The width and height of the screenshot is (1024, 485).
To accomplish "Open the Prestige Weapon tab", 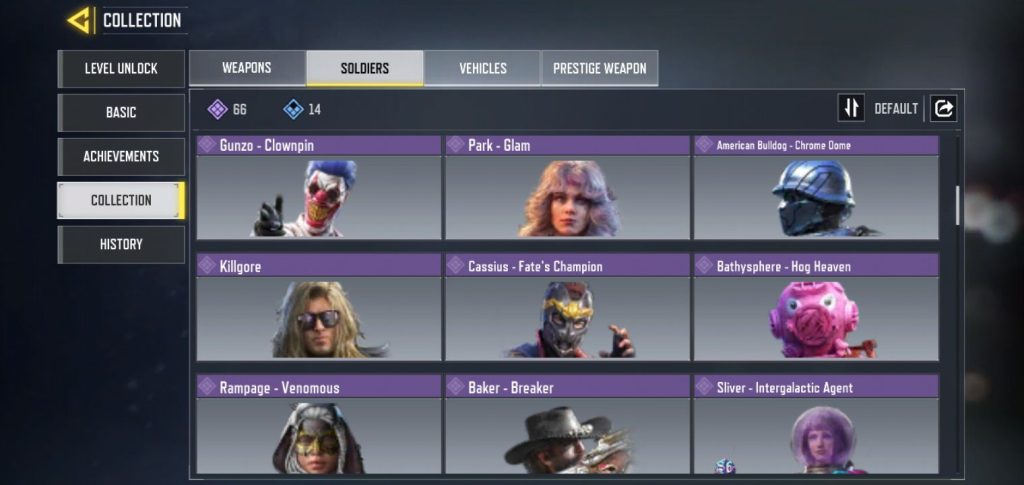I will pyautogui.click(x=600, y=68).
